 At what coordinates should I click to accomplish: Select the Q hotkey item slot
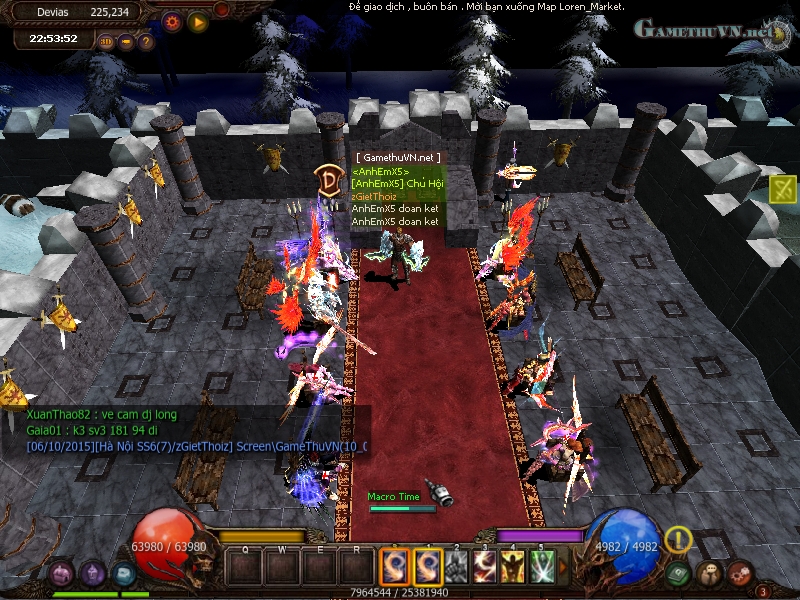coord(245,568)
